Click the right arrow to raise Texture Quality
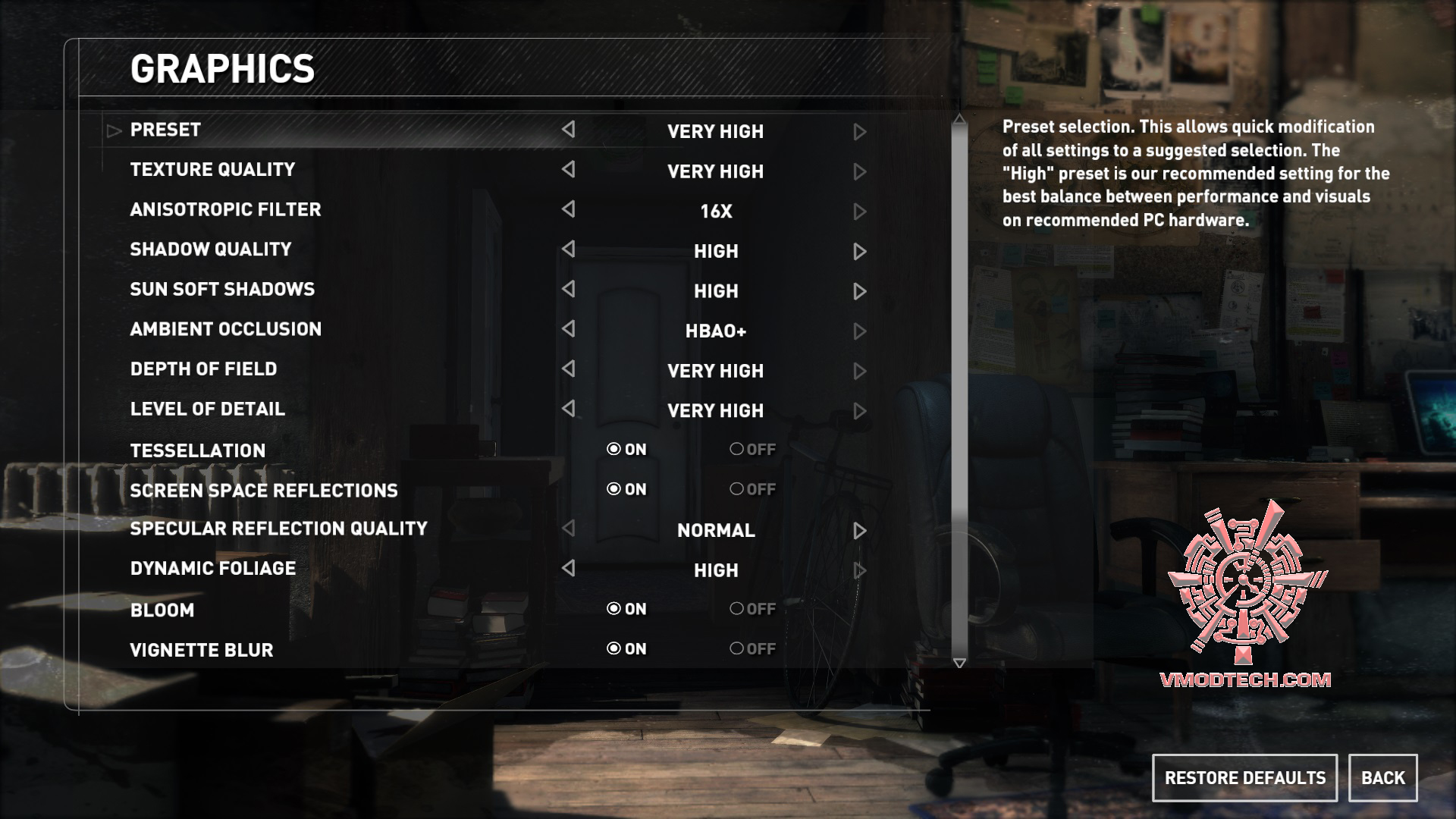 859,171
